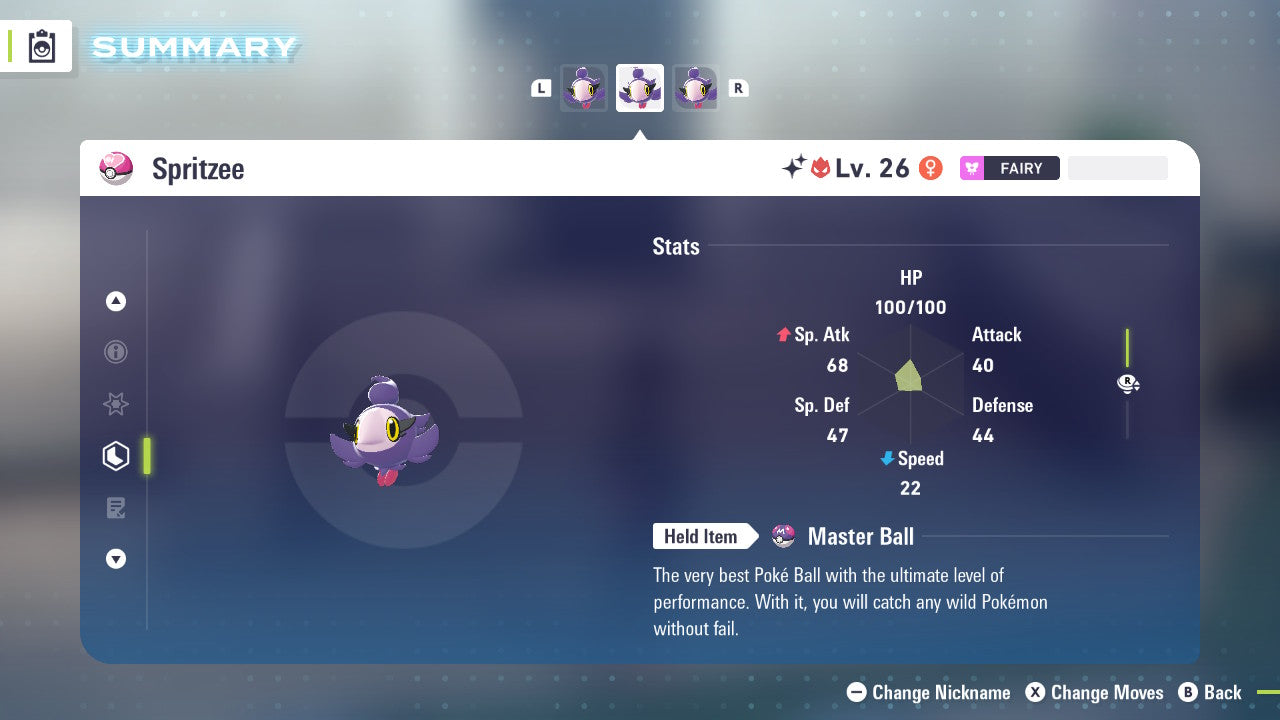This screenshot has width=1280, height=720.
Task: Select the FAIRY type badge
Action: [1010, 168]
